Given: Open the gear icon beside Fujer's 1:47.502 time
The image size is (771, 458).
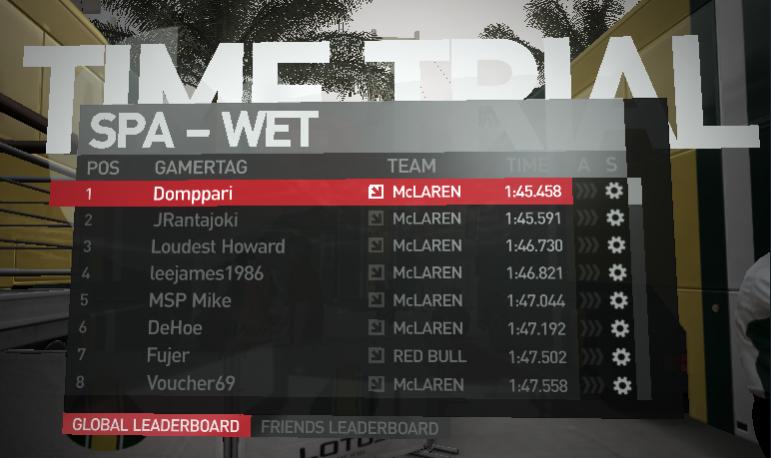Looking at the screenshot, I should 620,357.
